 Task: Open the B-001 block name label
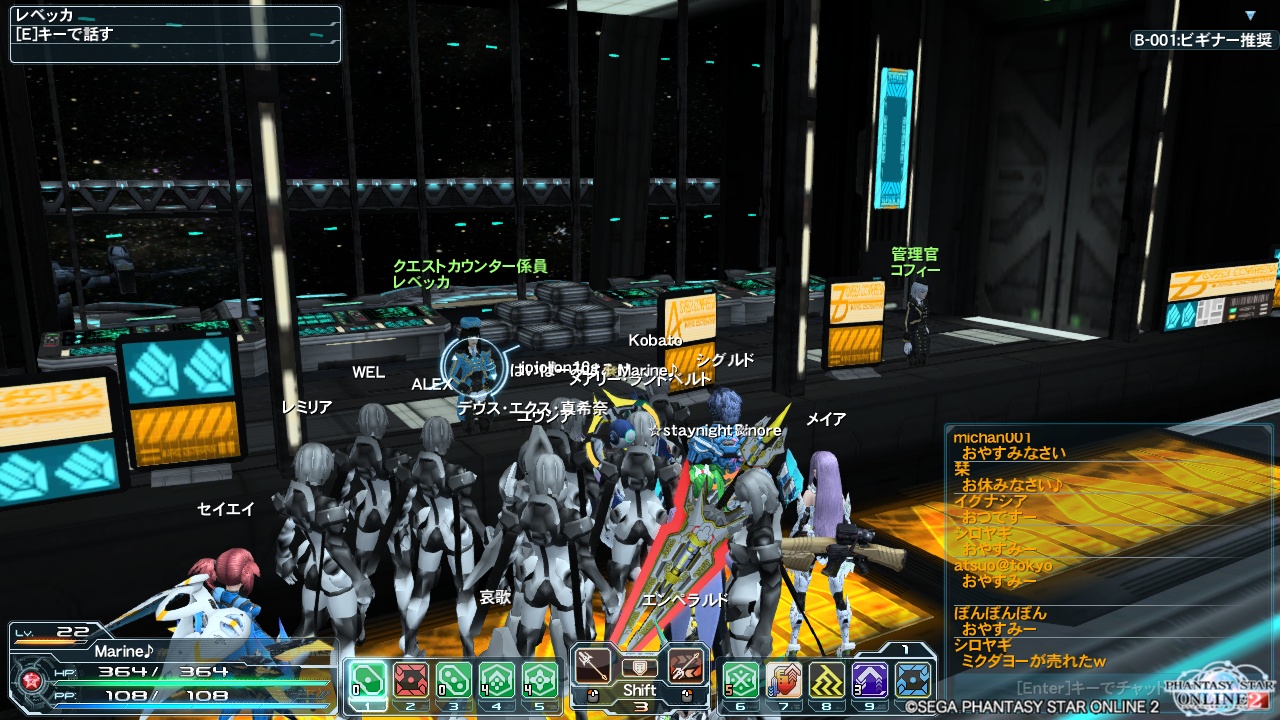tap(1203, 40)
